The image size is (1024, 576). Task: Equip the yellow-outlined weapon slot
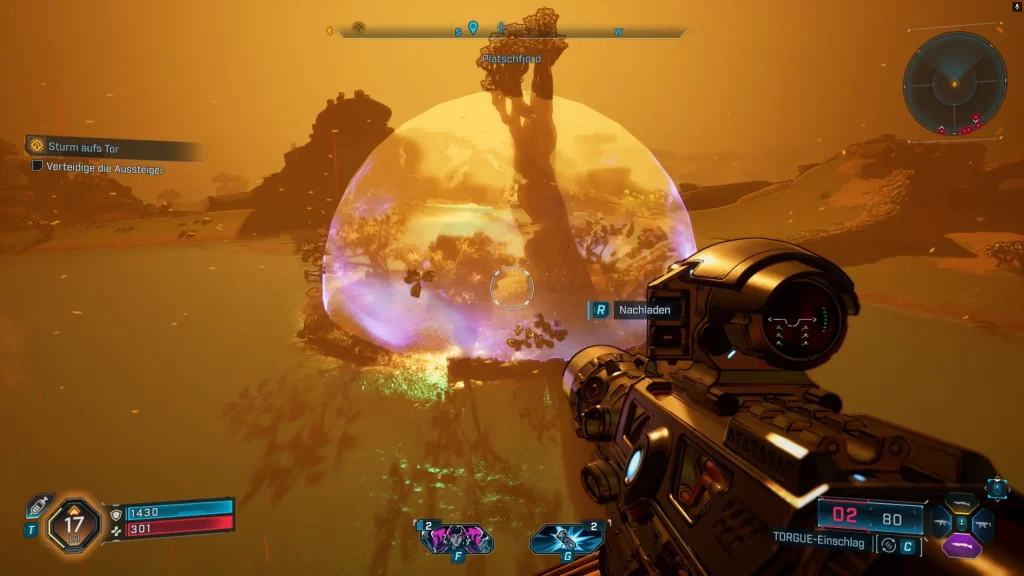[x=961, y=504]
